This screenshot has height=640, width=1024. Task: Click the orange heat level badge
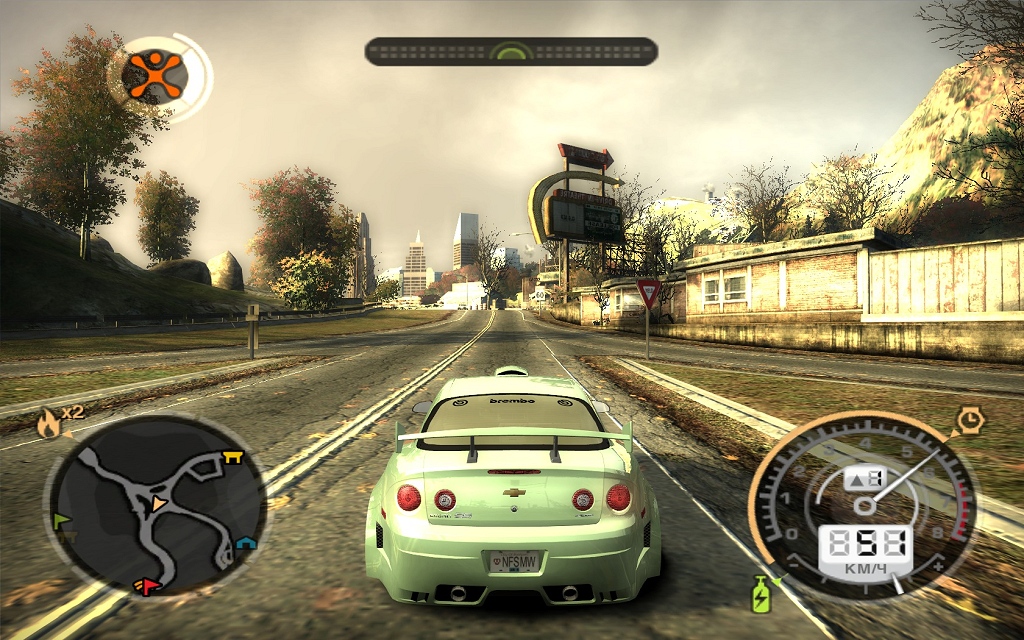click(157, 74)
